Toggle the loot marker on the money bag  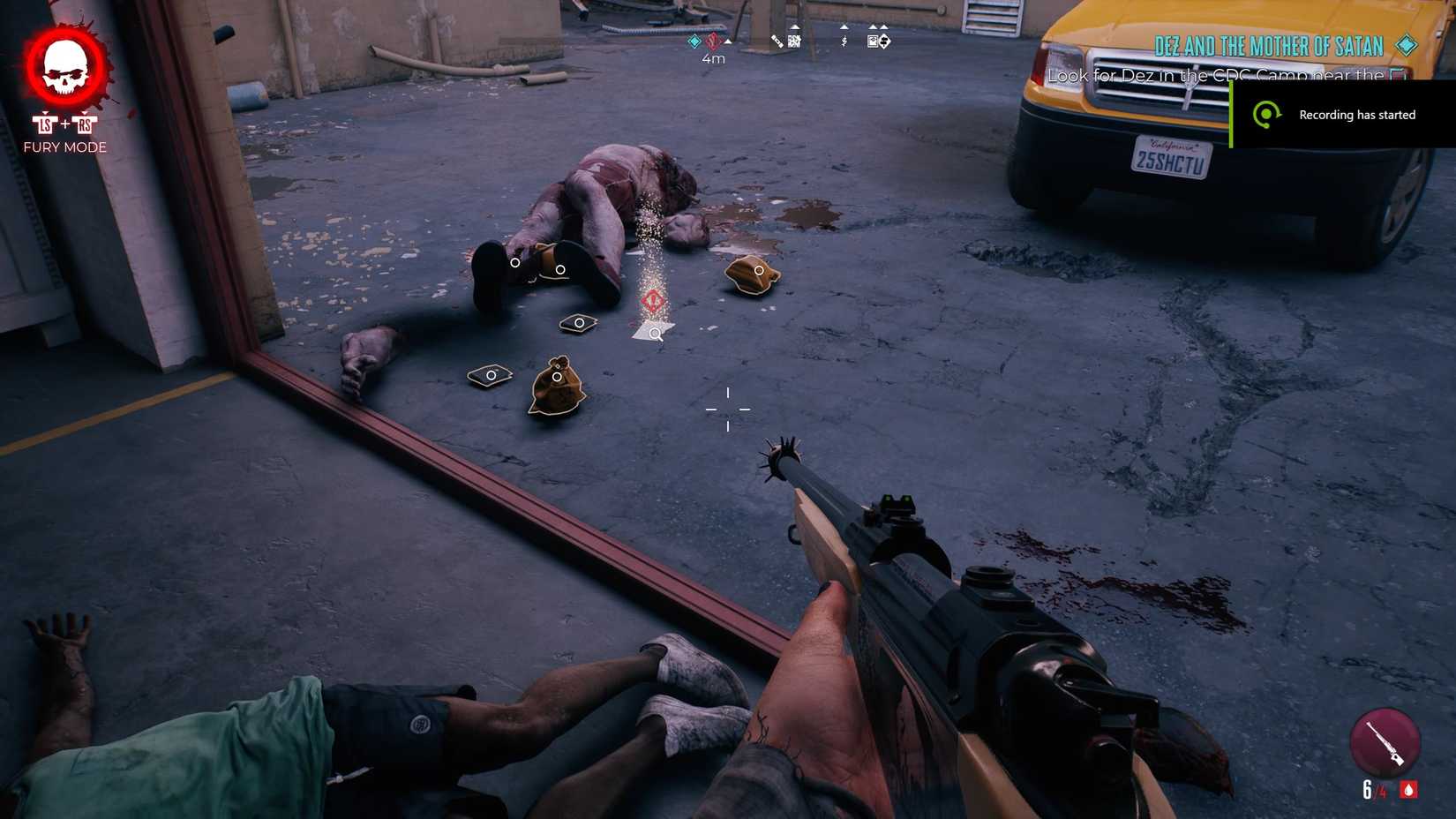coord(558,377)
